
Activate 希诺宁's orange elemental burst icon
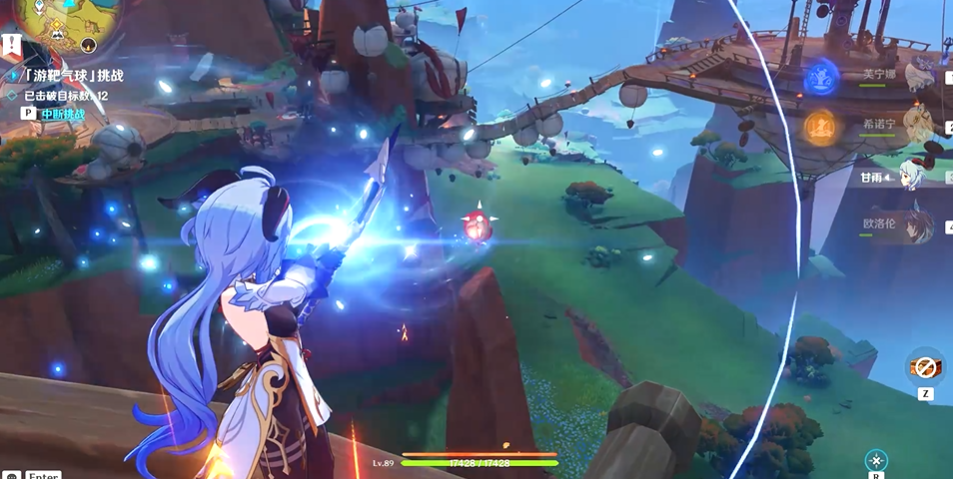click(x=821, y=126)
